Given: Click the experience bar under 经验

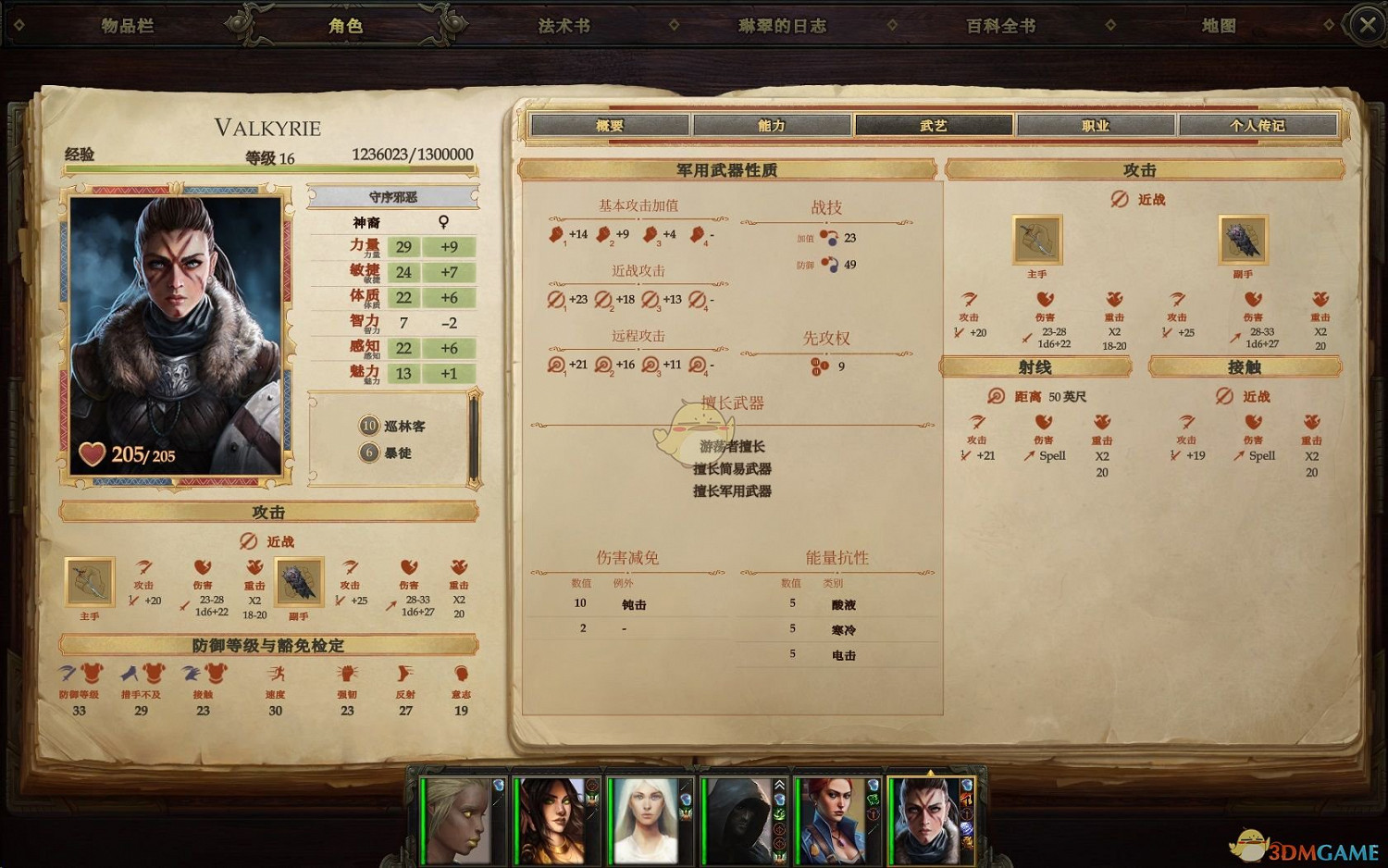Looking at the screenshot, I should 268,169.
